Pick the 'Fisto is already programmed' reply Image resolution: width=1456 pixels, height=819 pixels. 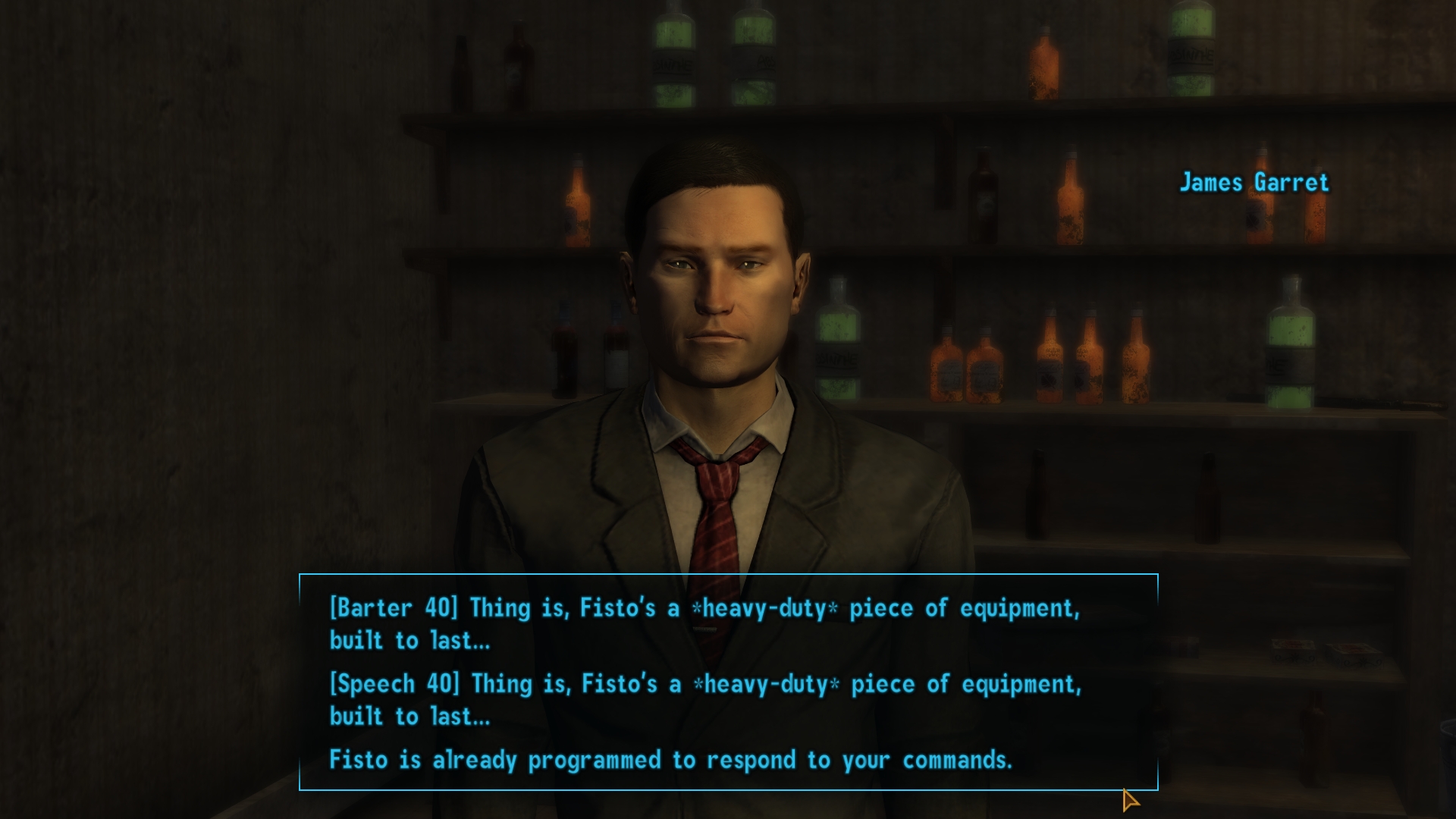[x=670, y=760]
